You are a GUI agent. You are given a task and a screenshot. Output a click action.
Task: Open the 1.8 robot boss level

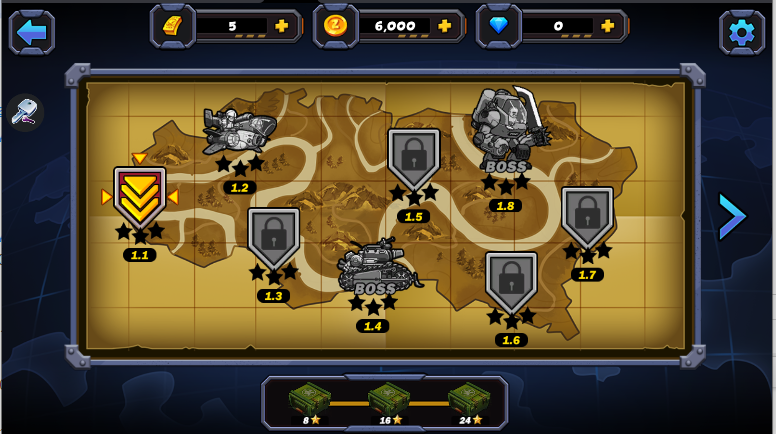[507, 125]
